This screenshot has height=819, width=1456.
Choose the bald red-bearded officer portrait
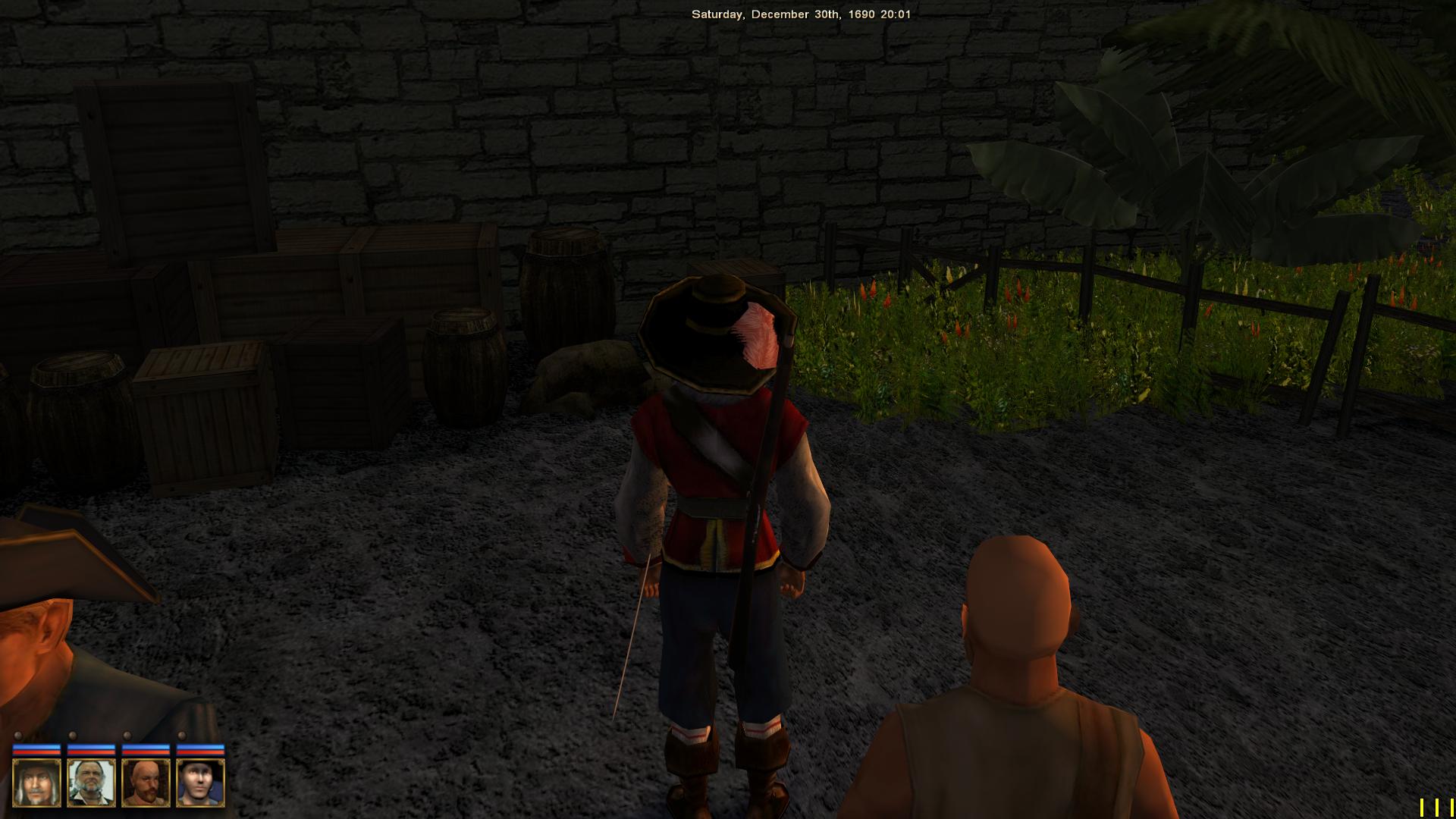pos(146,783)
